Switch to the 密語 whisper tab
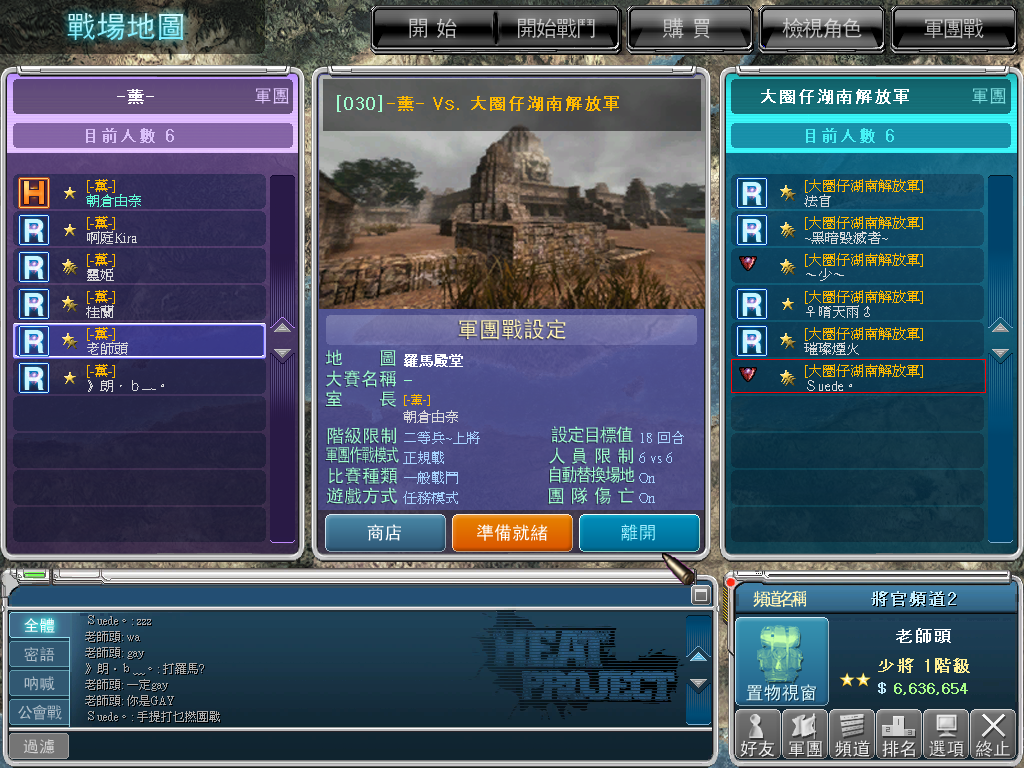 (40, 655)
